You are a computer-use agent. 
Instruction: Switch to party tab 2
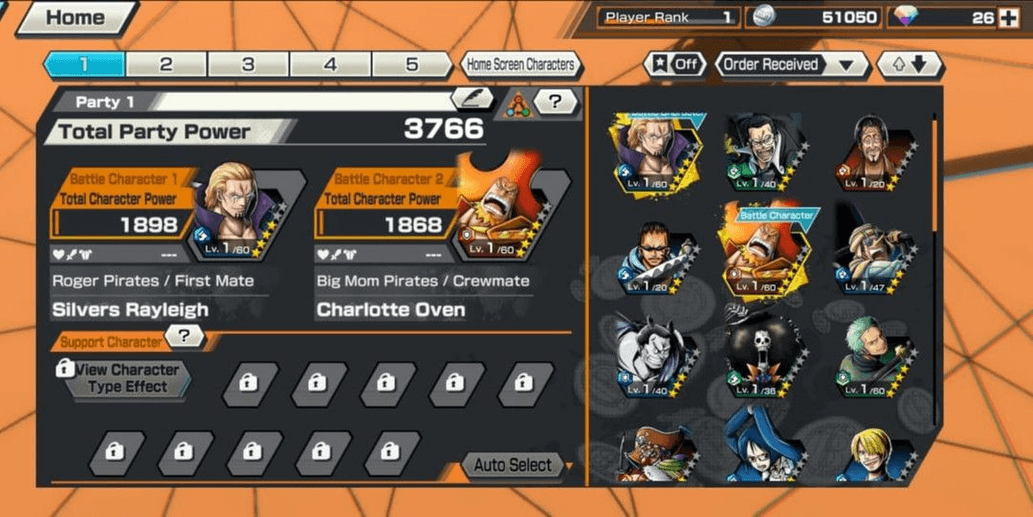(x=166, y=65)
